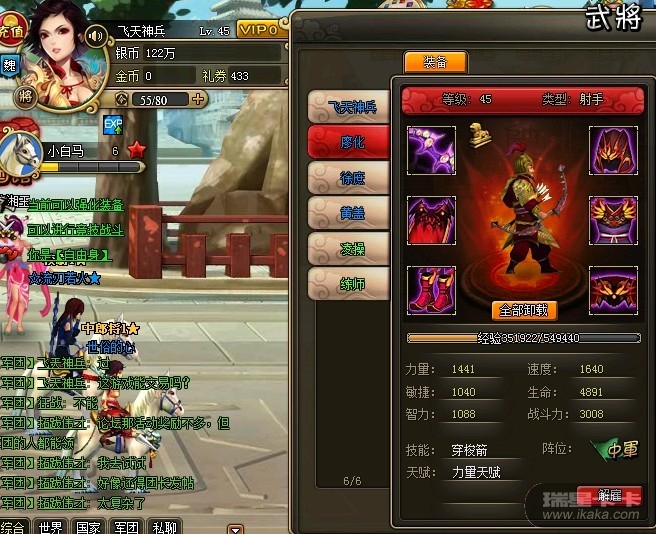Switch chat to the 世界 channel
Screen dimensions: 656x534
pos(50,526)
